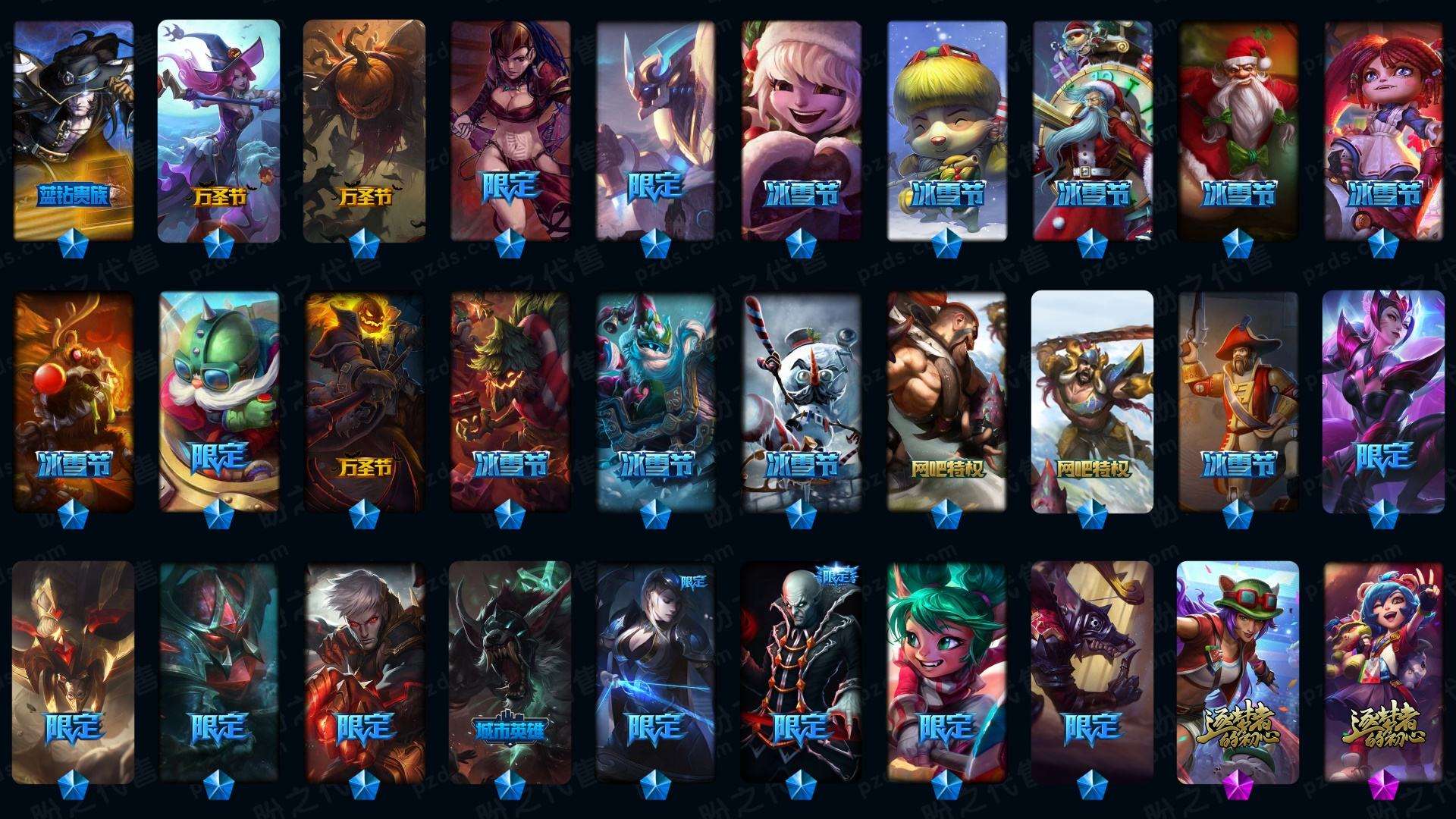Image resolution: width=1456 pixels, height=819 pixels.
Task: Pick the blue yeti 冰雪节 card
Action: (655, 402)
